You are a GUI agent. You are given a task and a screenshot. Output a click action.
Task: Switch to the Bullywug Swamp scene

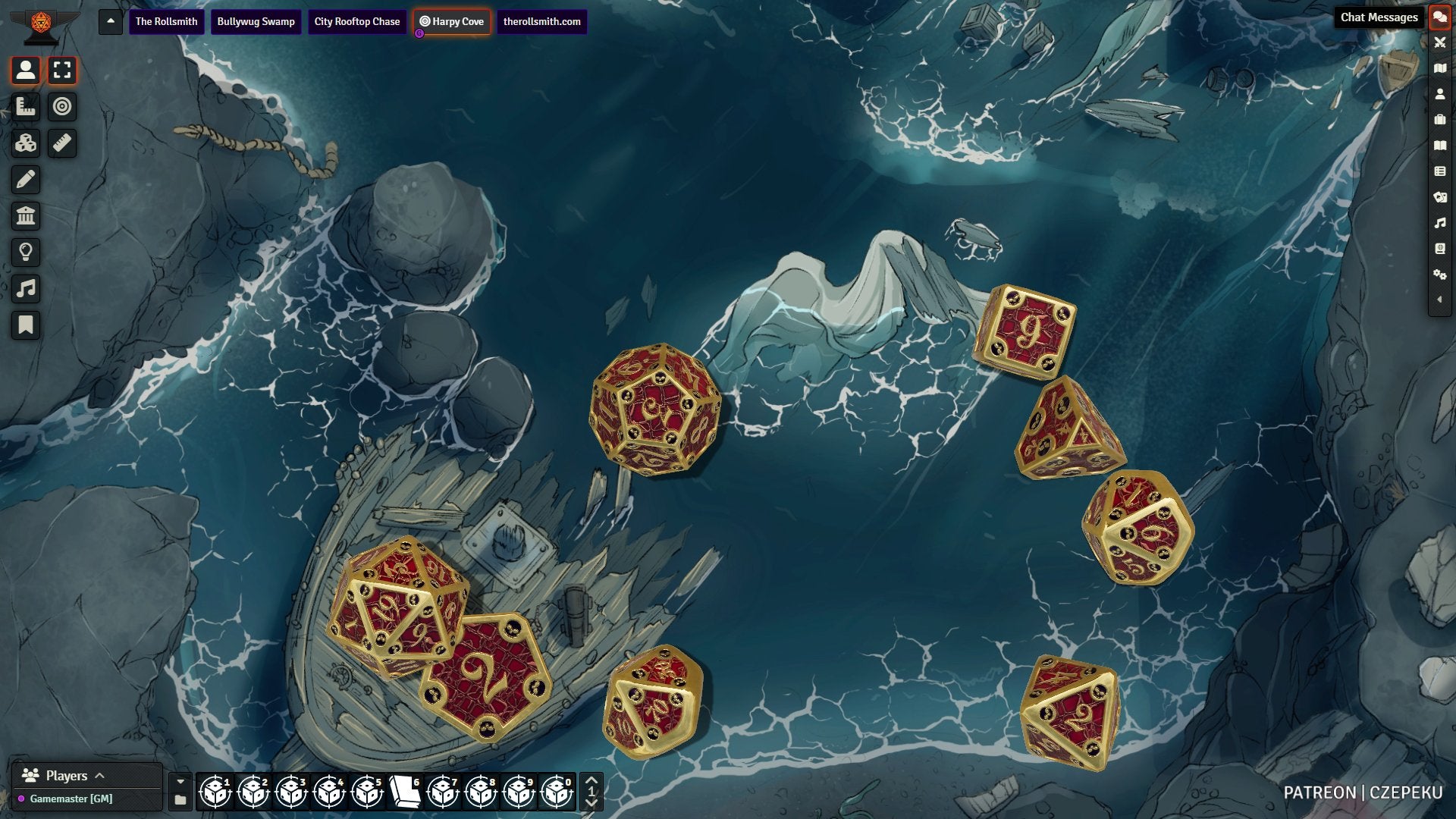[x=256, y=21]
